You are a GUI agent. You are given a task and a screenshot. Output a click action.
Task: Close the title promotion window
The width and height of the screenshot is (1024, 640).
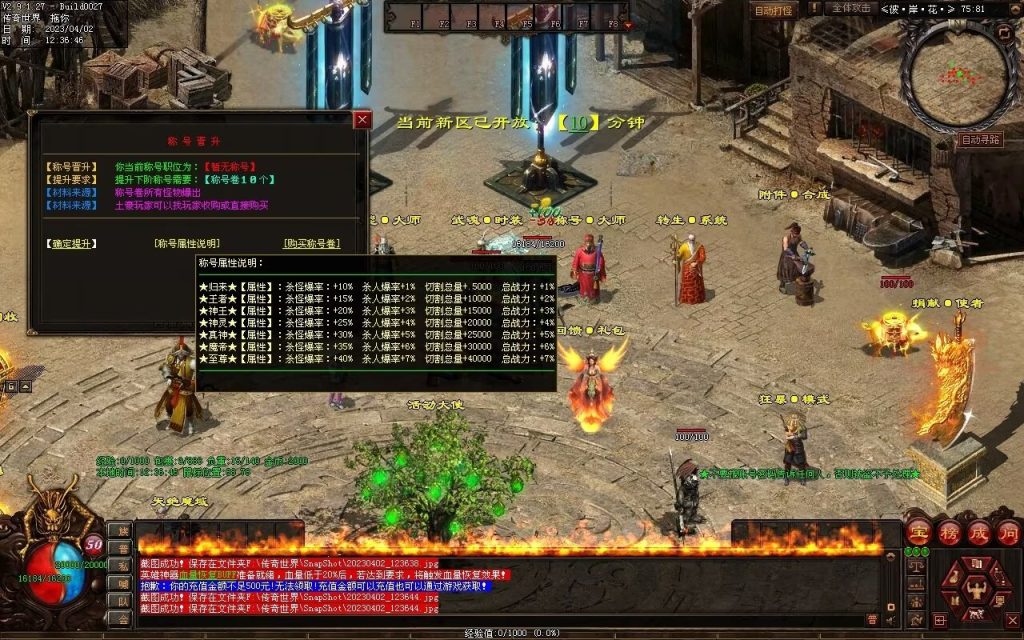[362, 120]
